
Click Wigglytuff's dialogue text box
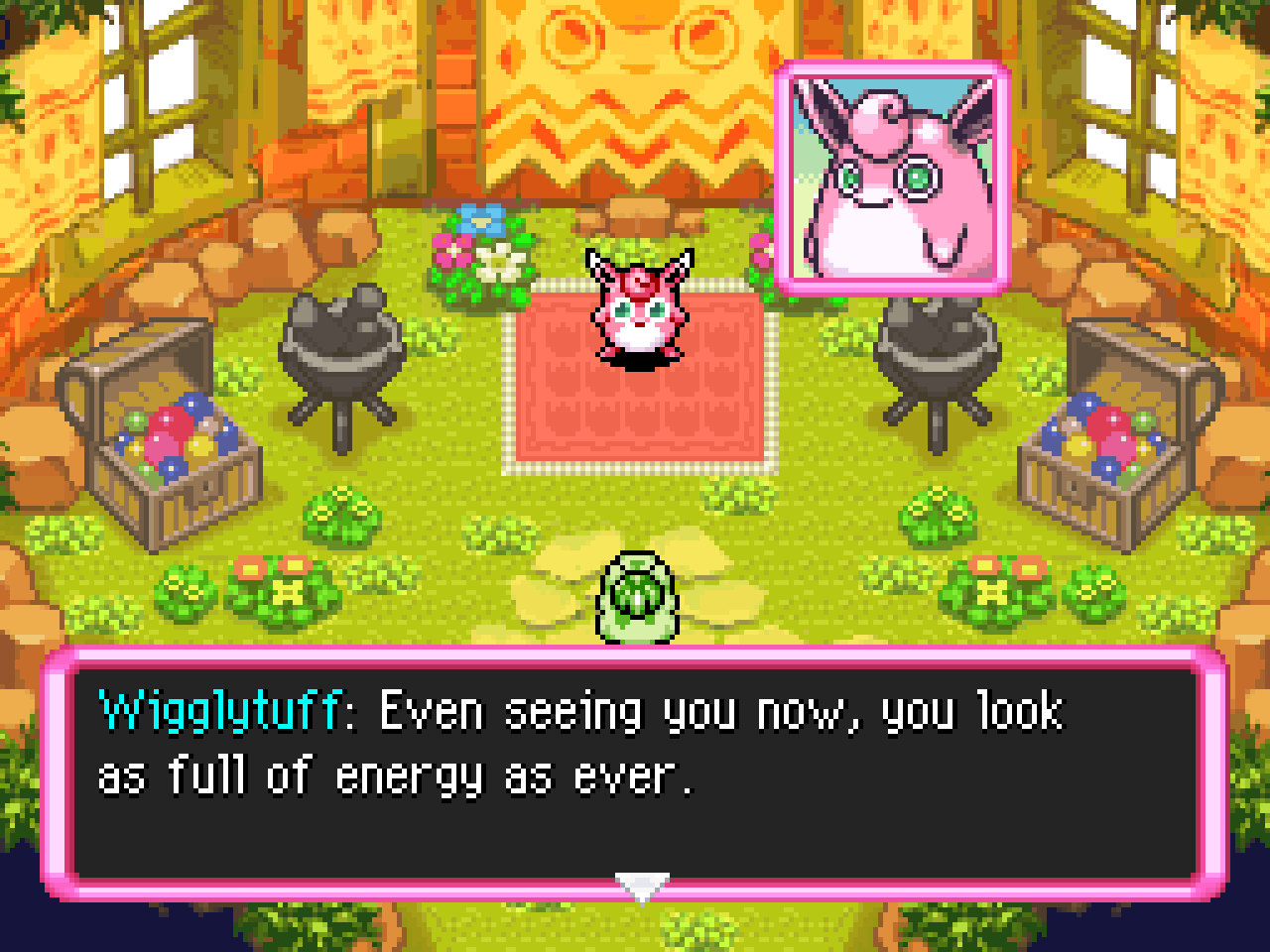[x=635, y=773]
